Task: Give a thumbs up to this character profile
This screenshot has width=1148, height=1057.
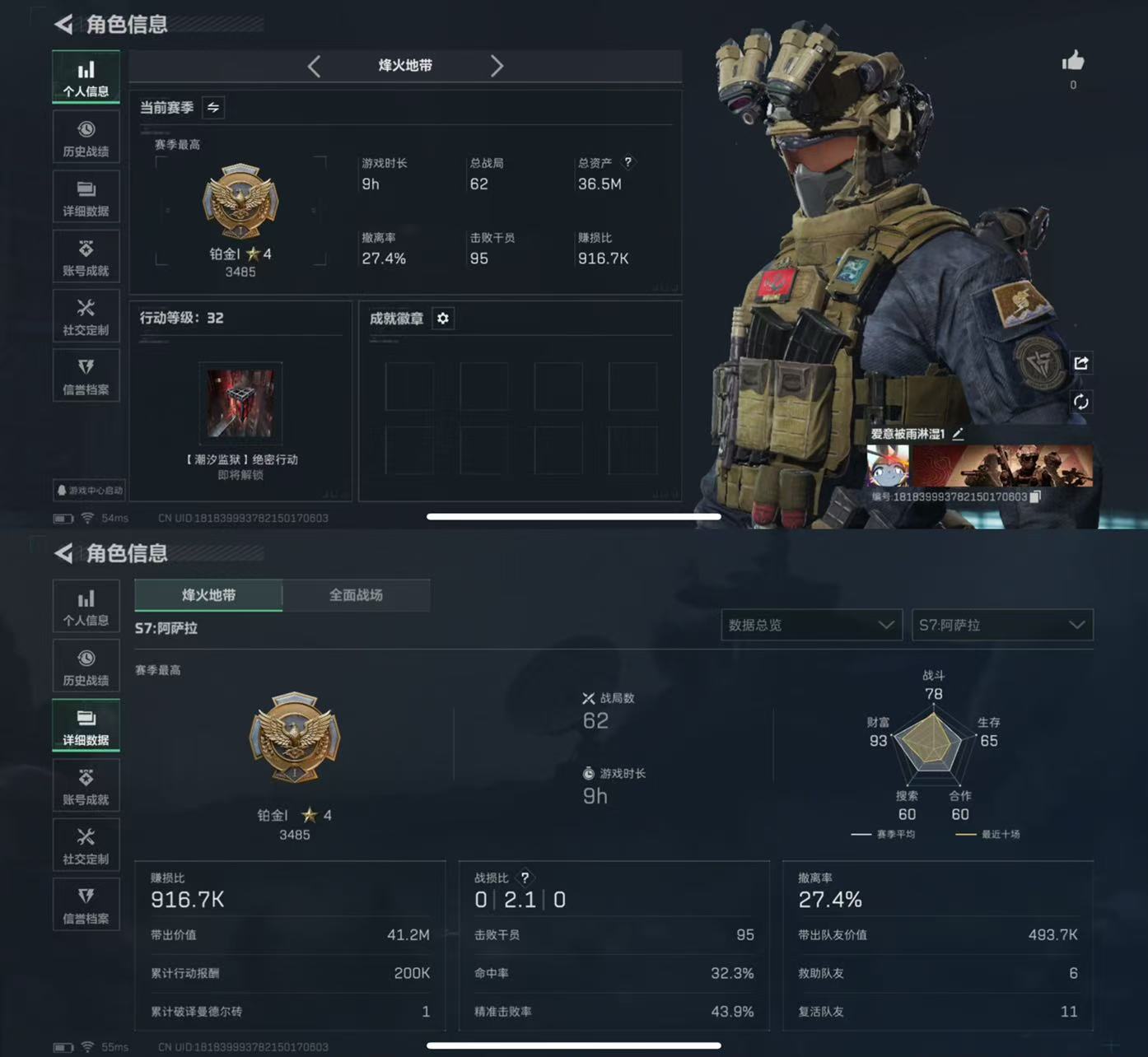Action: click(x=1073, y=59)
